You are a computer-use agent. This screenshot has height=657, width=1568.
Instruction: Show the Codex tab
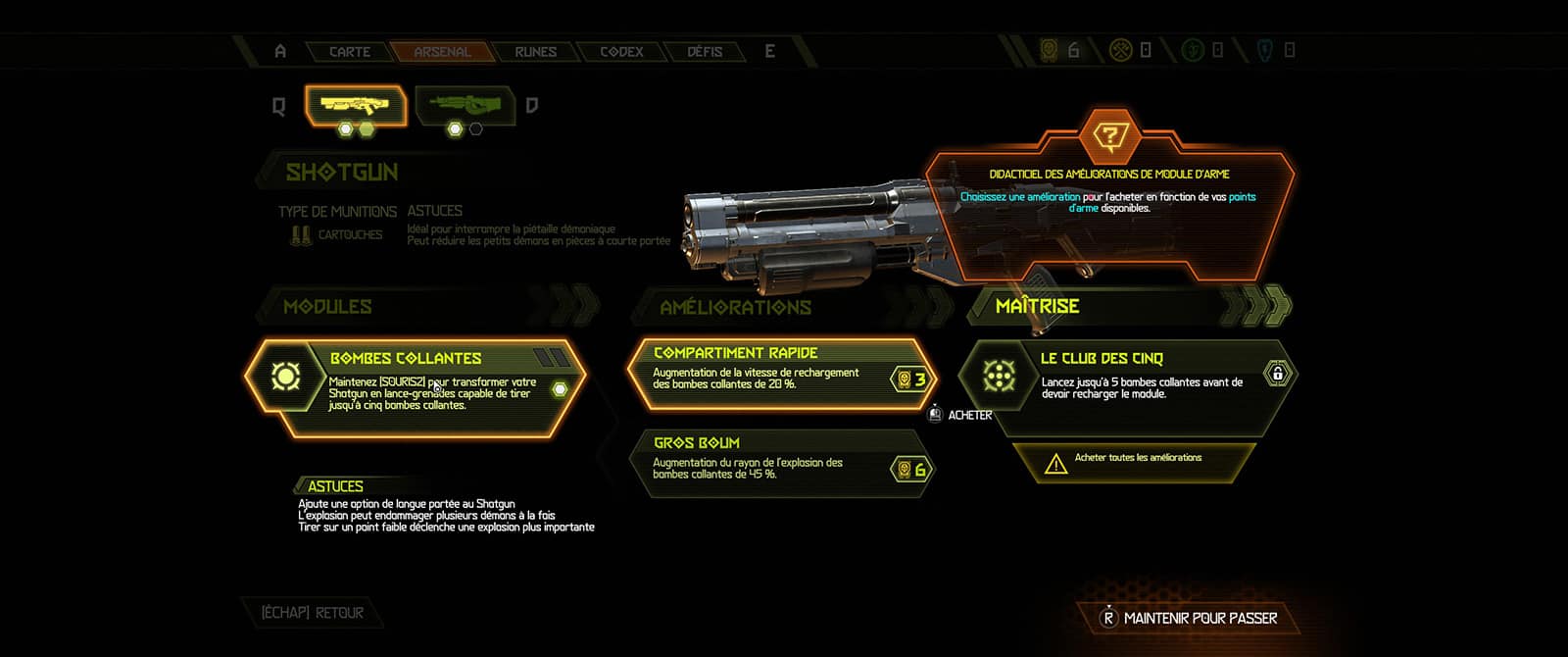coord(621,52)
